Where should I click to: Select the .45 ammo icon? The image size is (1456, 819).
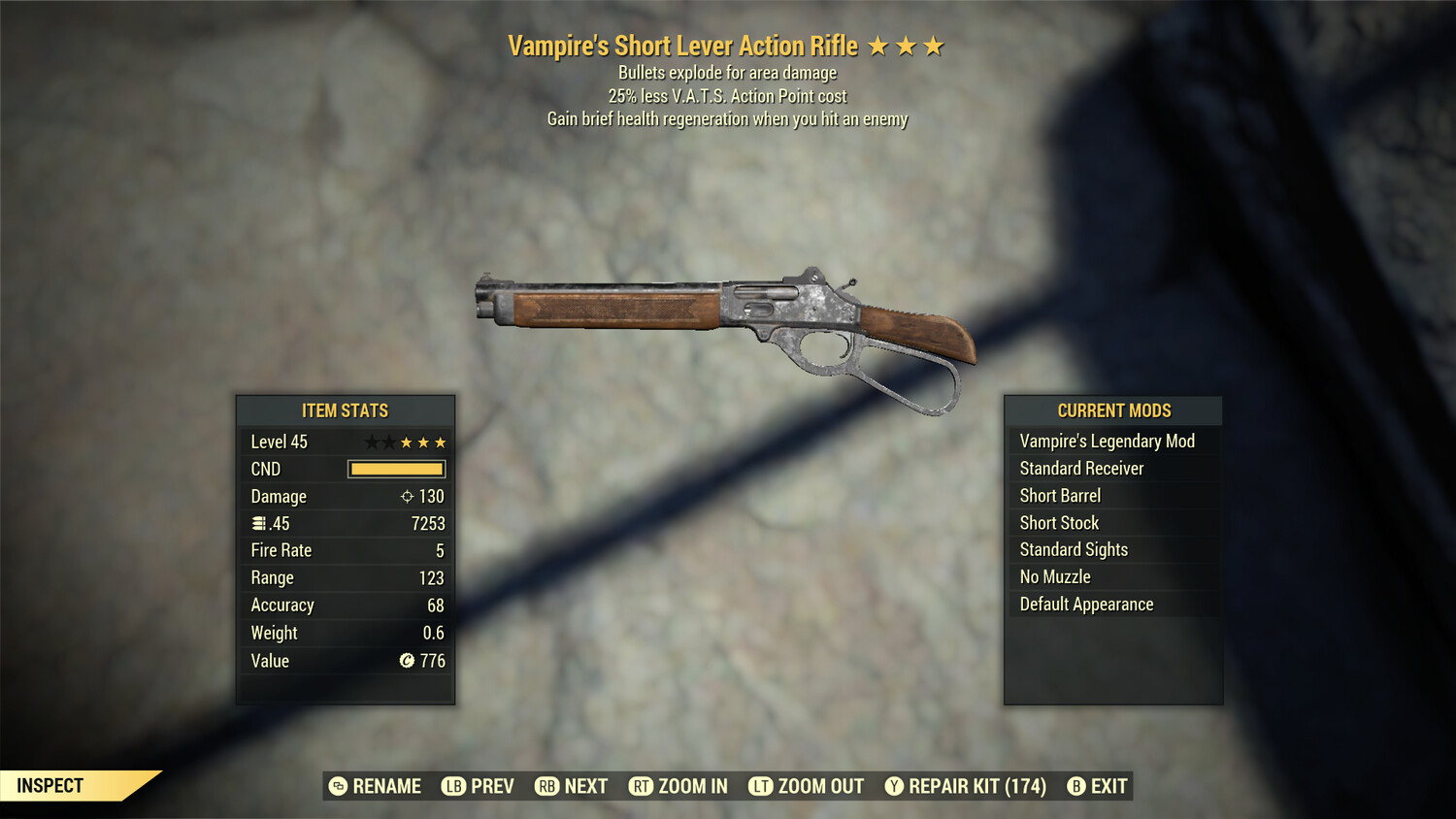259,523
